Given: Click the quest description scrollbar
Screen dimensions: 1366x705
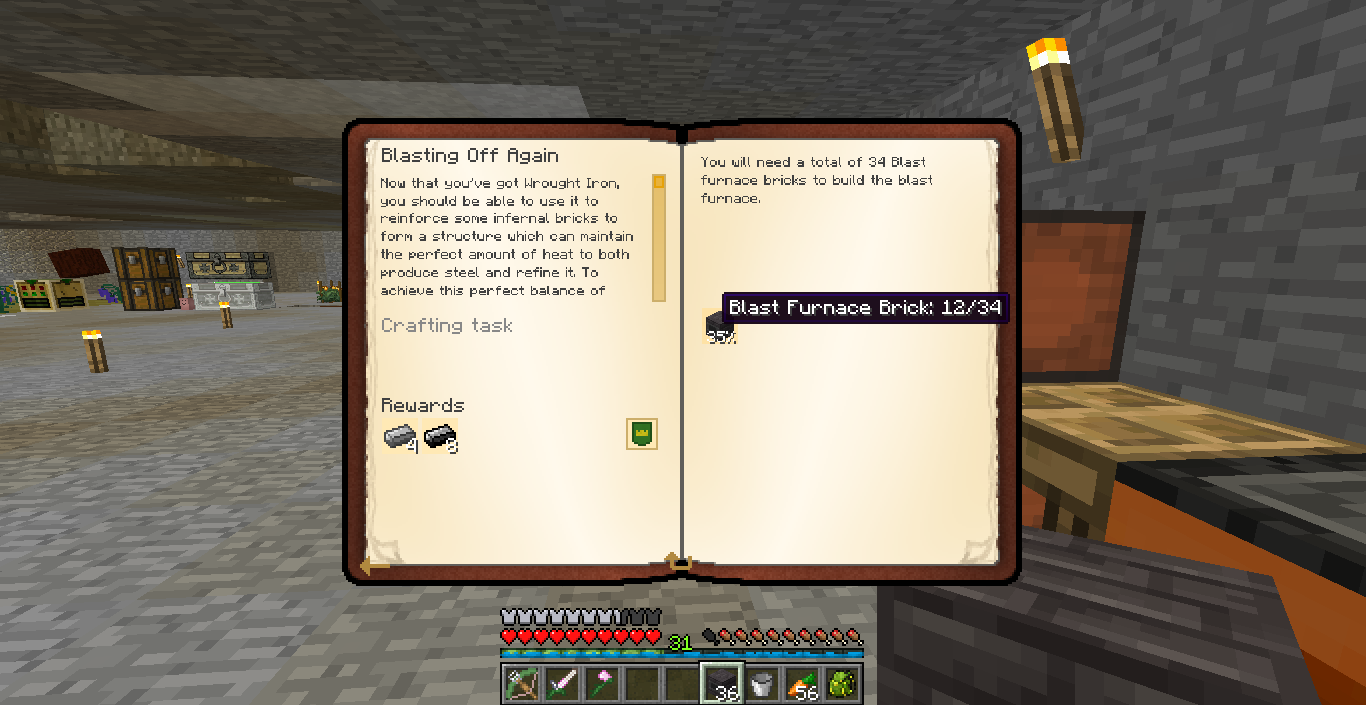Looking at the screenshot, I should [658, 238].
